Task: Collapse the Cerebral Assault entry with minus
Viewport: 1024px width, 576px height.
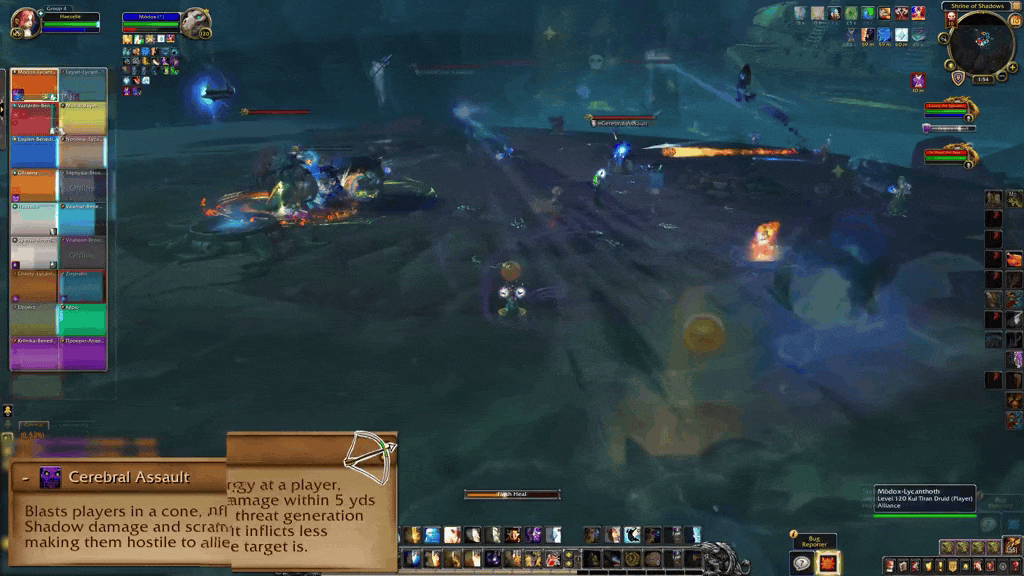Action: [x=22, y=477]
